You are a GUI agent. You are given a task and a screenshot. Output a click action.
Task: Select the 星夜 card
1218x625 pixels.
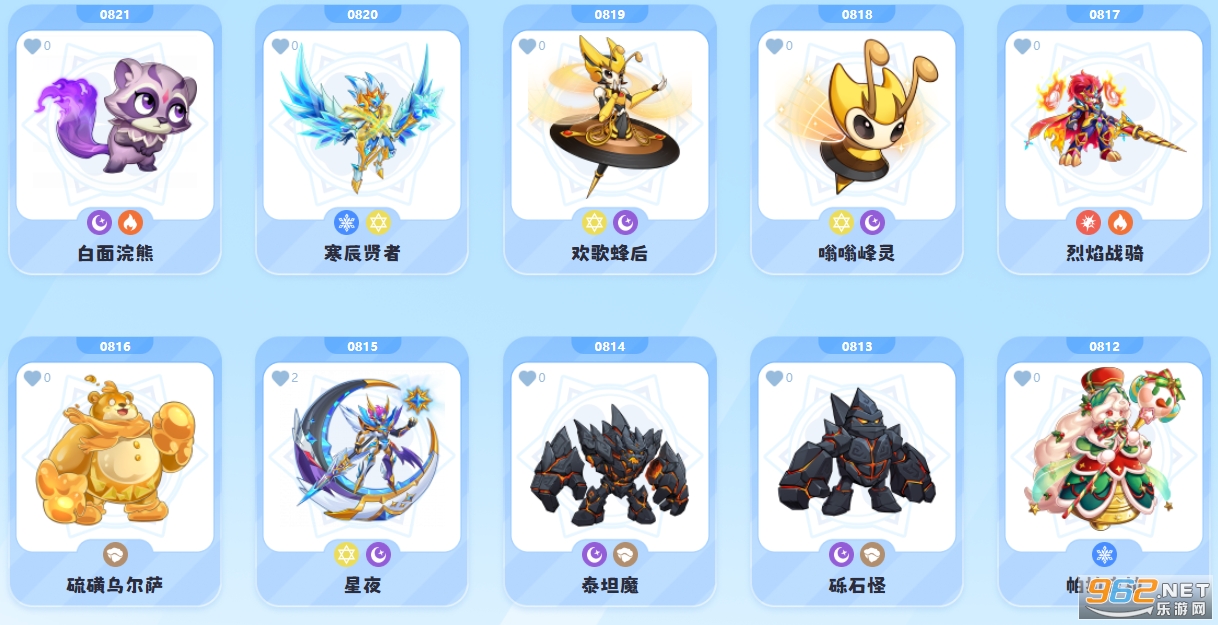[x=362, y=457]
